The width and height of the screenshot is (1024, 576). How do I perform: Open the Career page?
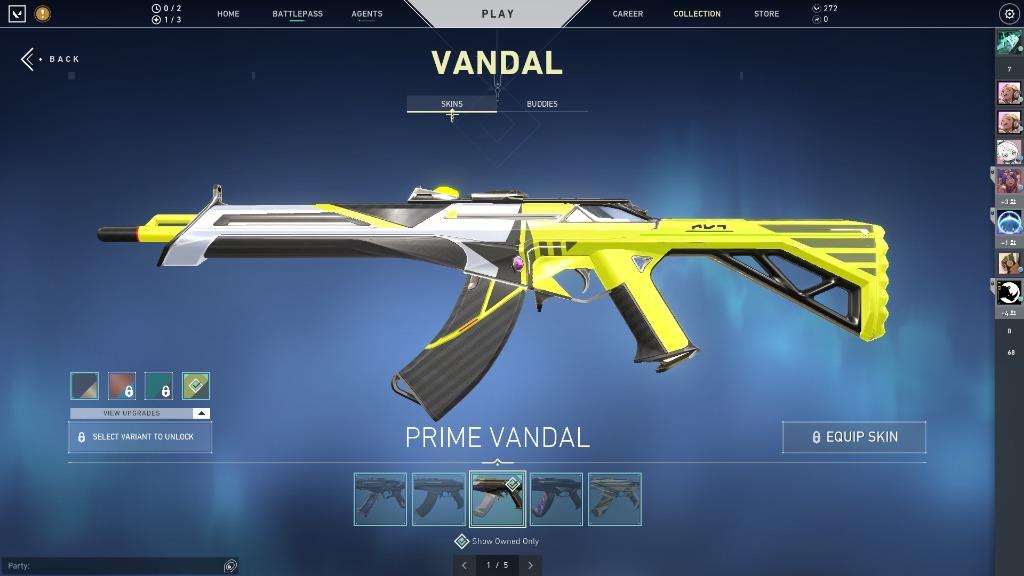point(628,14)
